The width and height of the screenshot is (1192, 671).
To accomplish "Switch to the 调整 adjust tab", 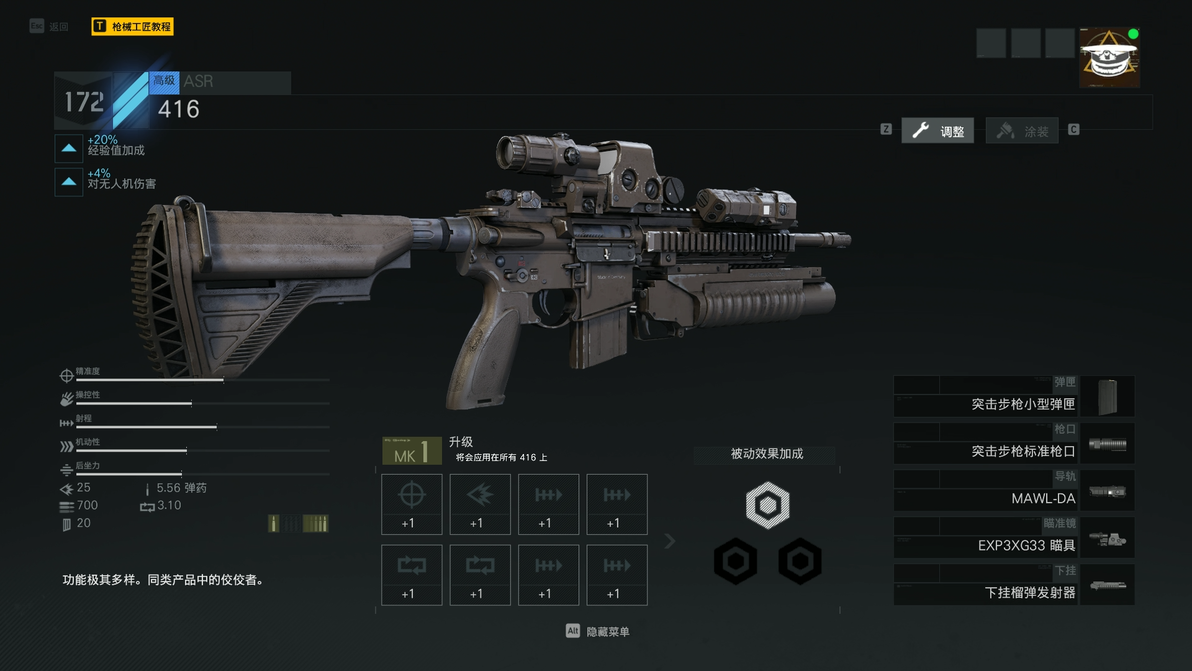I will 938,131.
